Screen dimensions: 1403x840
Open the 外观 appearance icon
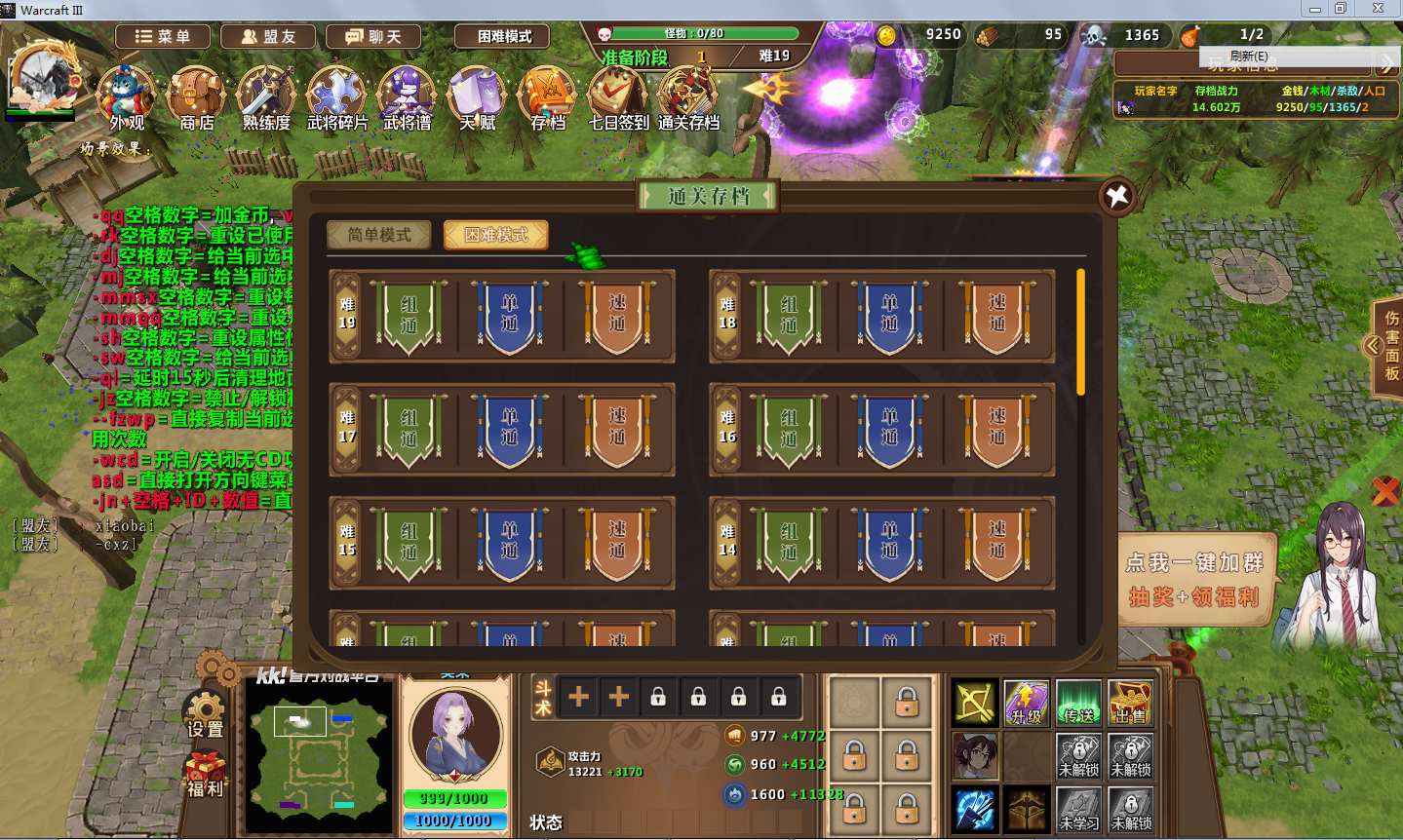[x=127, y=95]
